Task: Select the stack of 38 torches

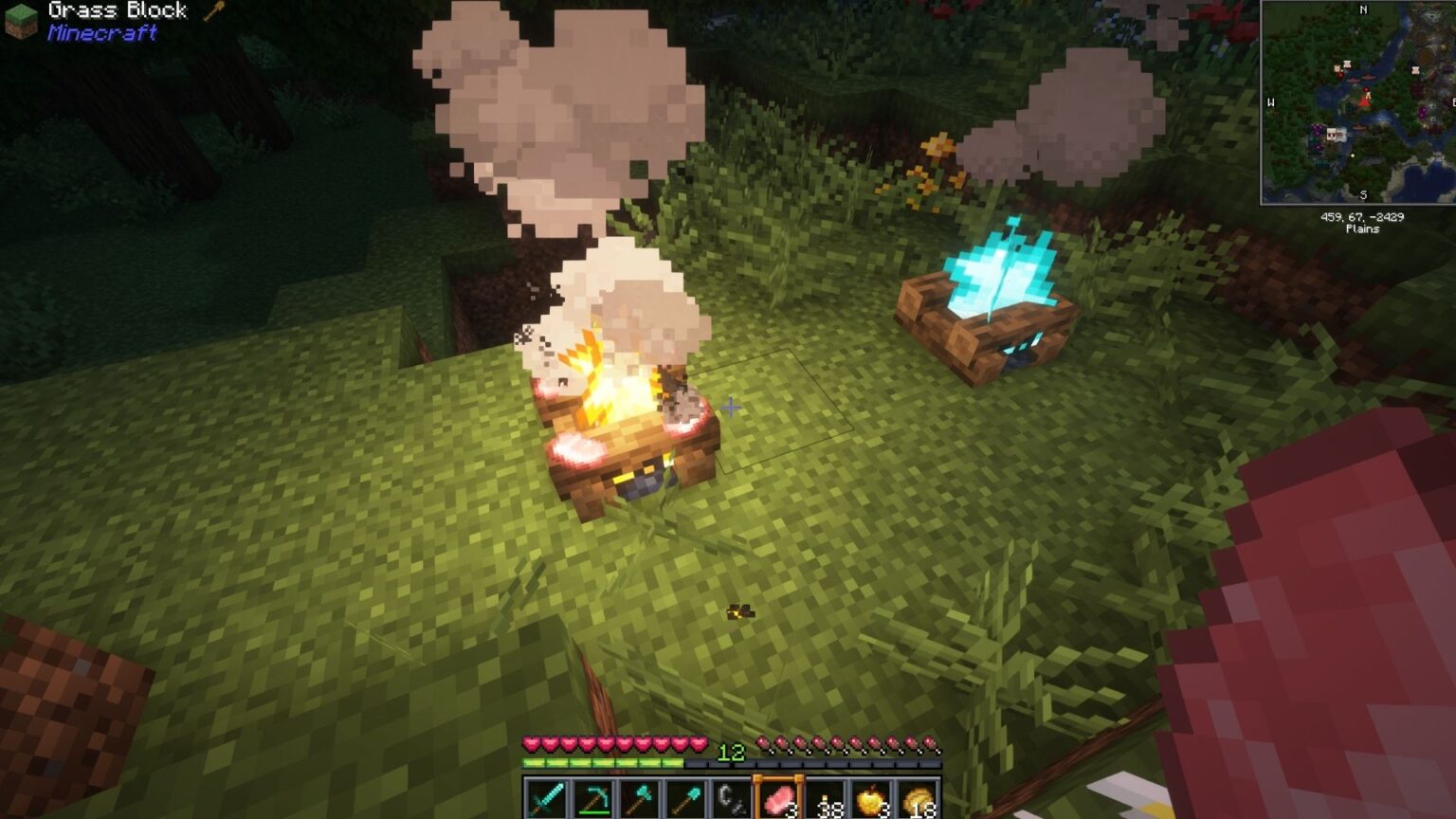Action: [x=823, y=797]
